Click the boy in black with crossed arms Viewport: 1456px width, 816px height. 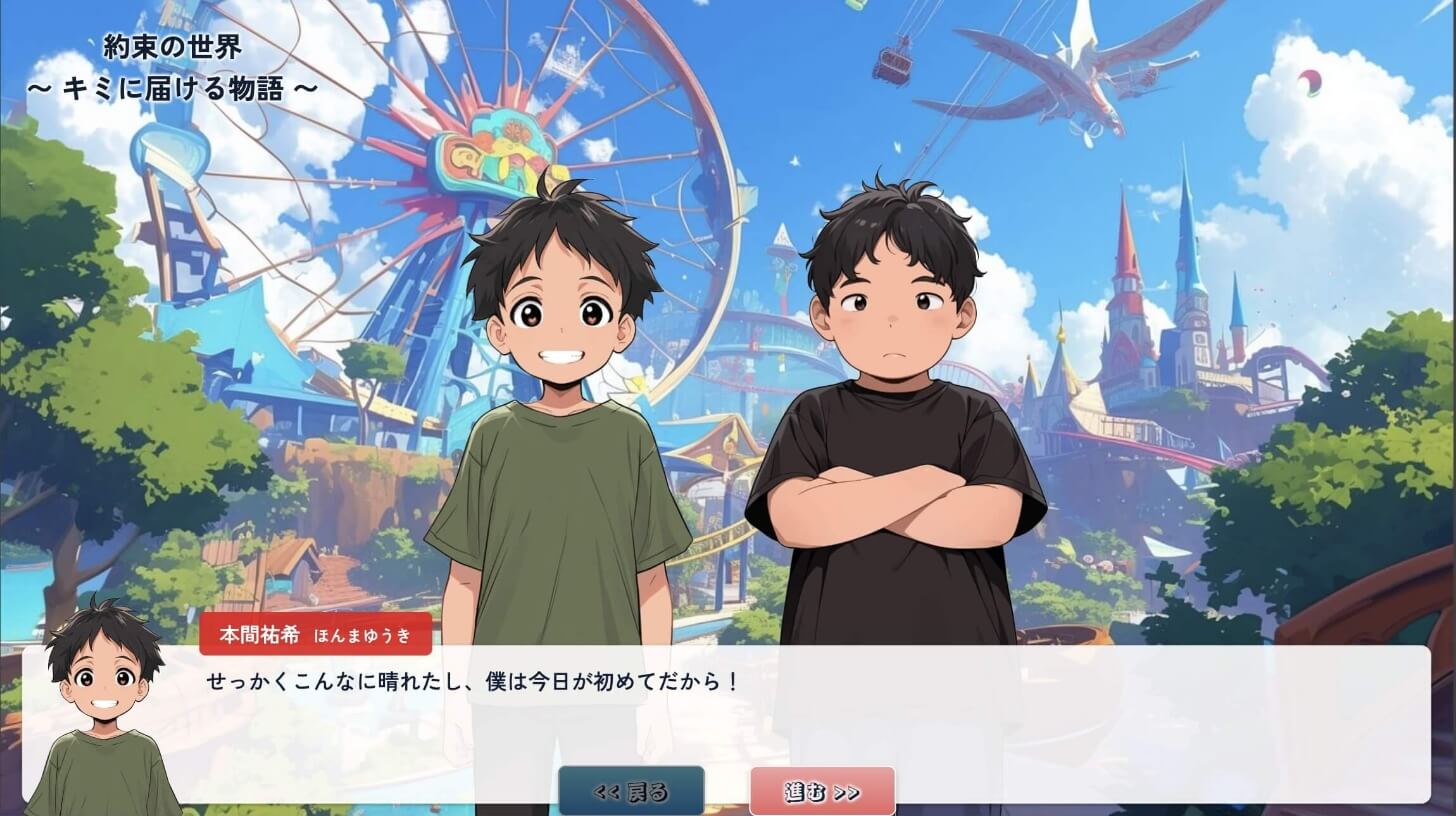pyautogui.click(x=890, y=420)
